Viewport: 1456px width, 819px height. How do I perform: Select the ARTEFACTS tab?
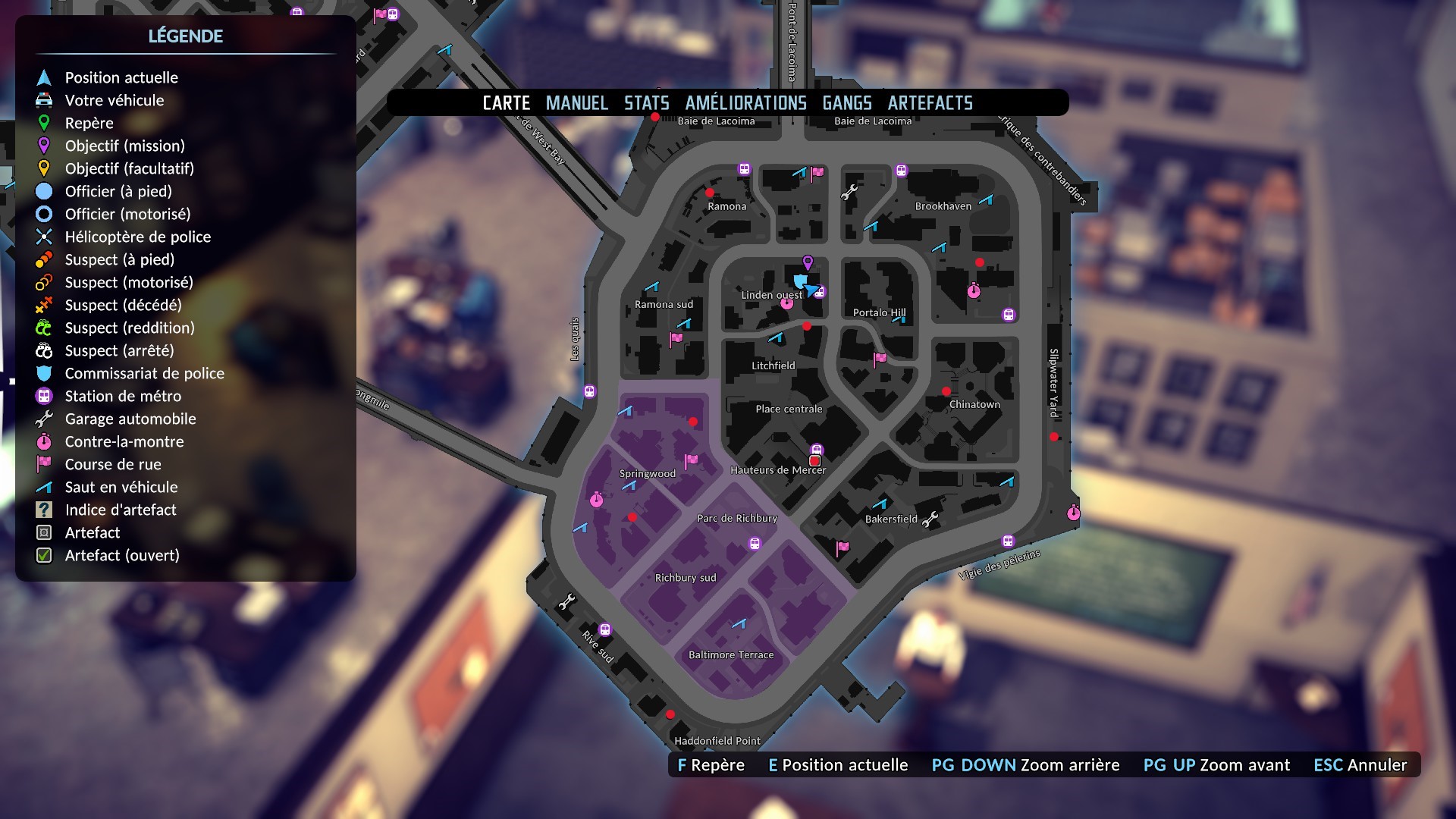932,102
